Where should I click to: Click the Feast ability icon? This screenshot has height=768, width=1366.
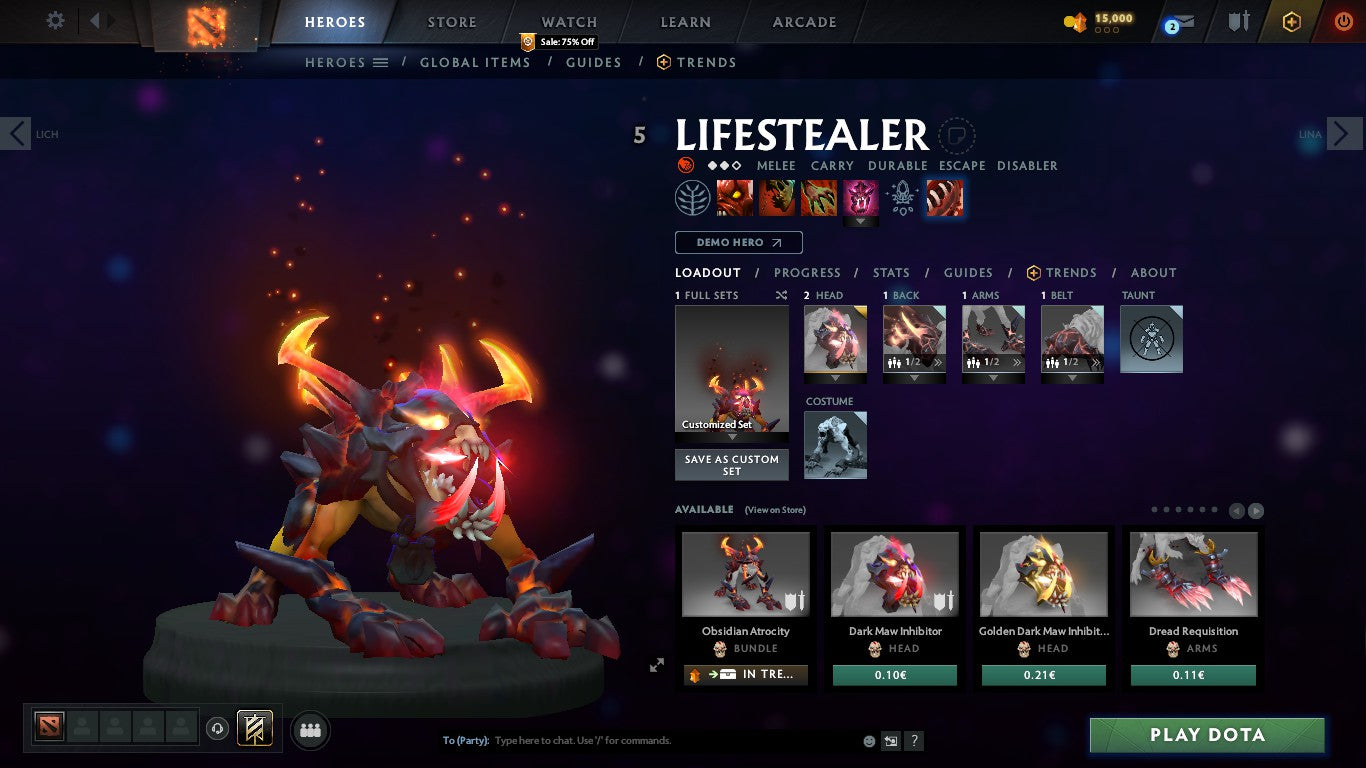coord(779,197)
